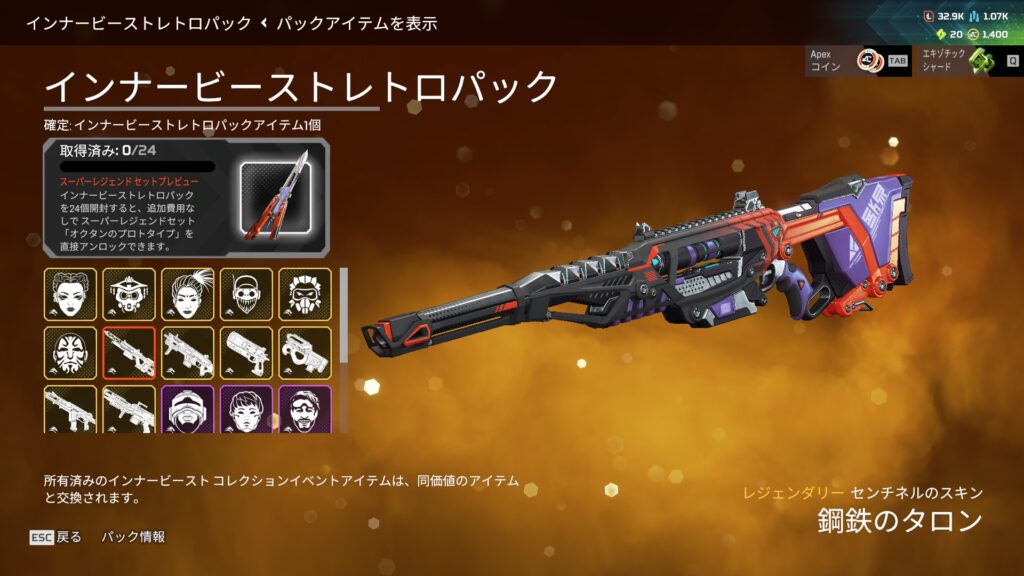Select the ponytail woman legend item
The height and width of the screenshot is (576, 1024).
[x=188, y=294]
